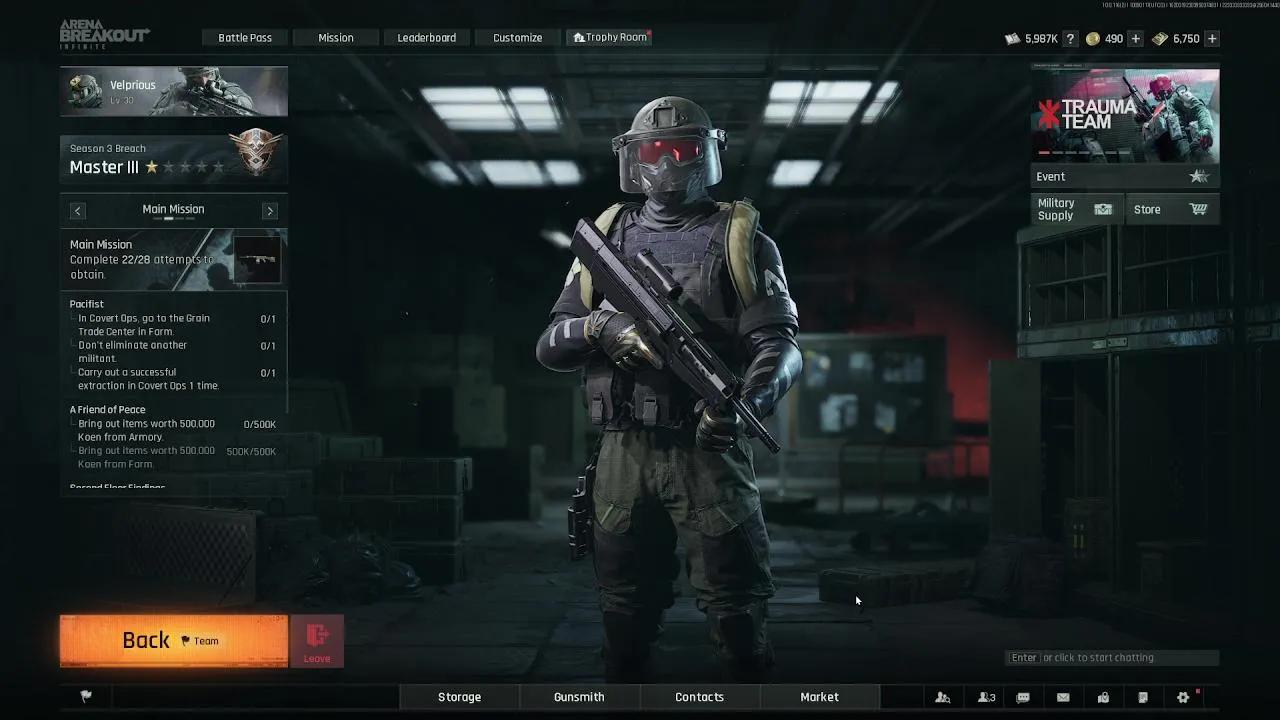Open the Store
Screen dimensions: 1280x720
[1171, 209]
